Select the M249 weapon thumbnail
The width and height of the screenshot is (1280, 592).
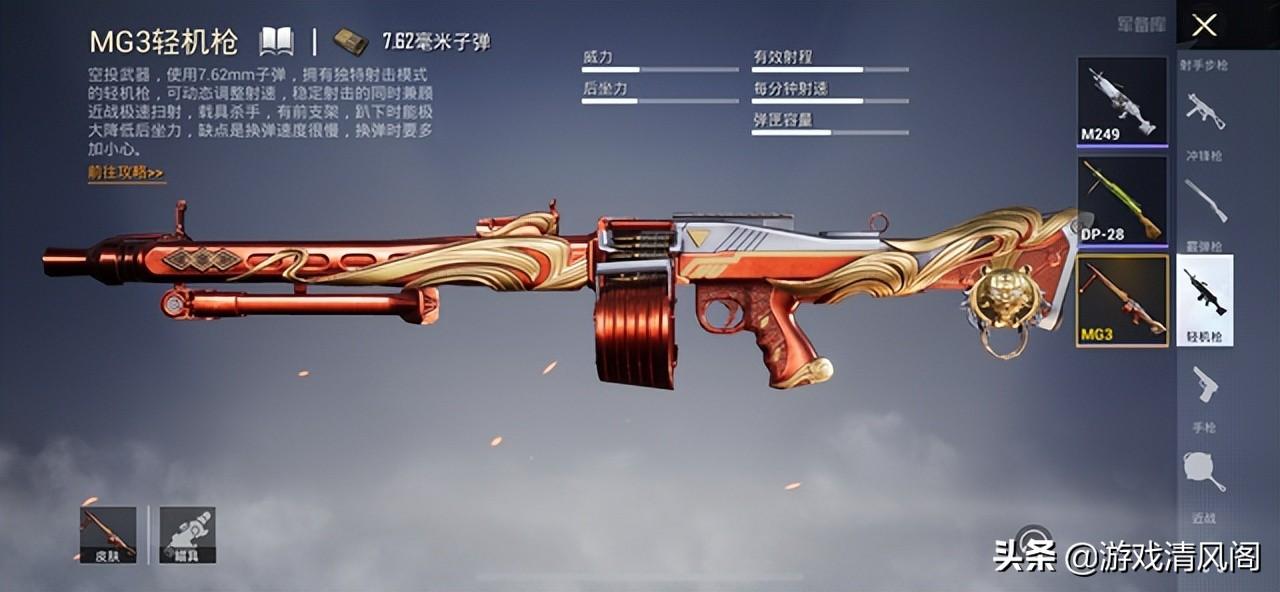[x=1122, y=100]
